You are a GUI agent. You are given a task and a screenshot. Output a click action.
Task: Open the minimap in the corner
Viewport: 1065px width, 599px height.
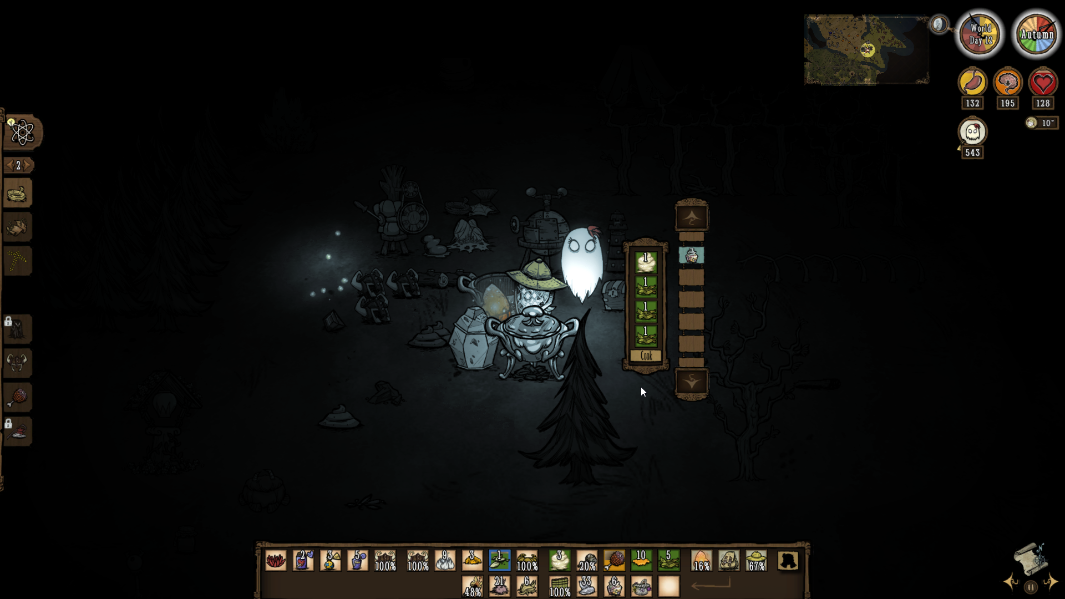point(866,49)
